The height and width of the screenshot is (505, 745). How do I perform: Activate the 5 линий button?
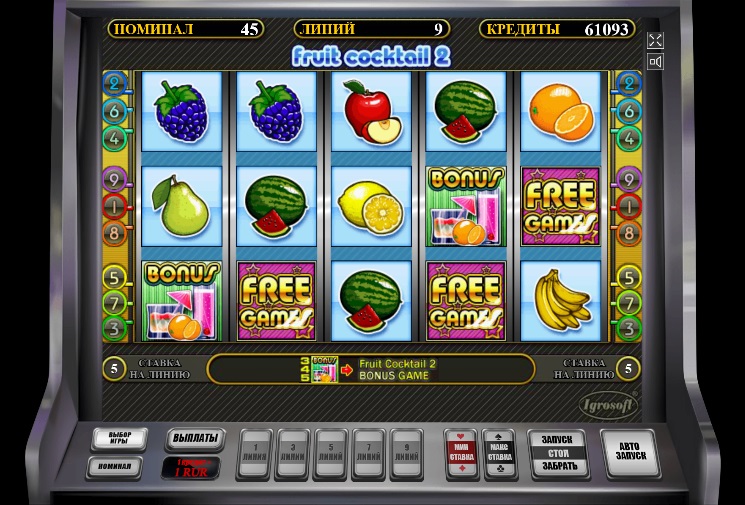click(331, 455)
